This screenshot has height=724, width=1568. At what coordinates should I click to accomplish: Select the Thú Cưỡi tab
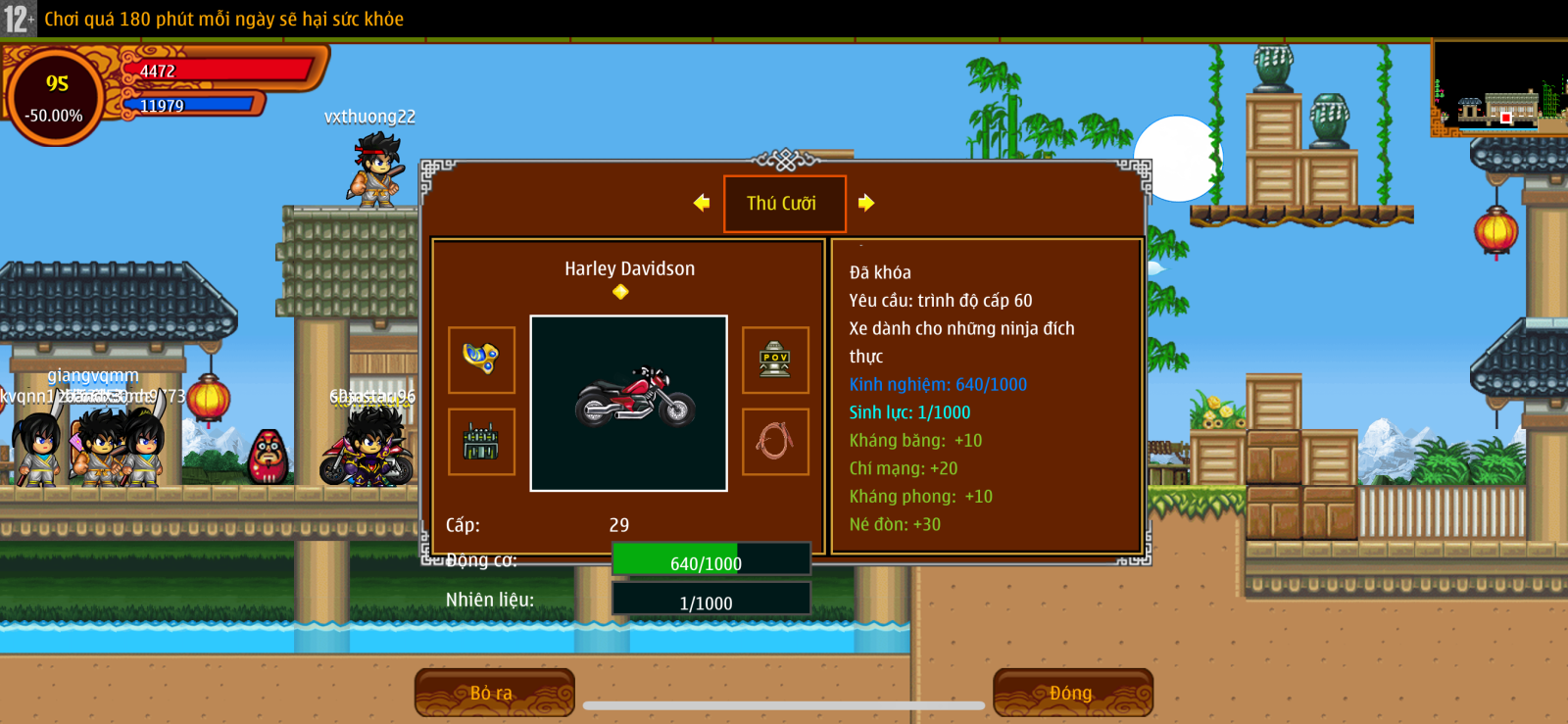tap(783, 204)
